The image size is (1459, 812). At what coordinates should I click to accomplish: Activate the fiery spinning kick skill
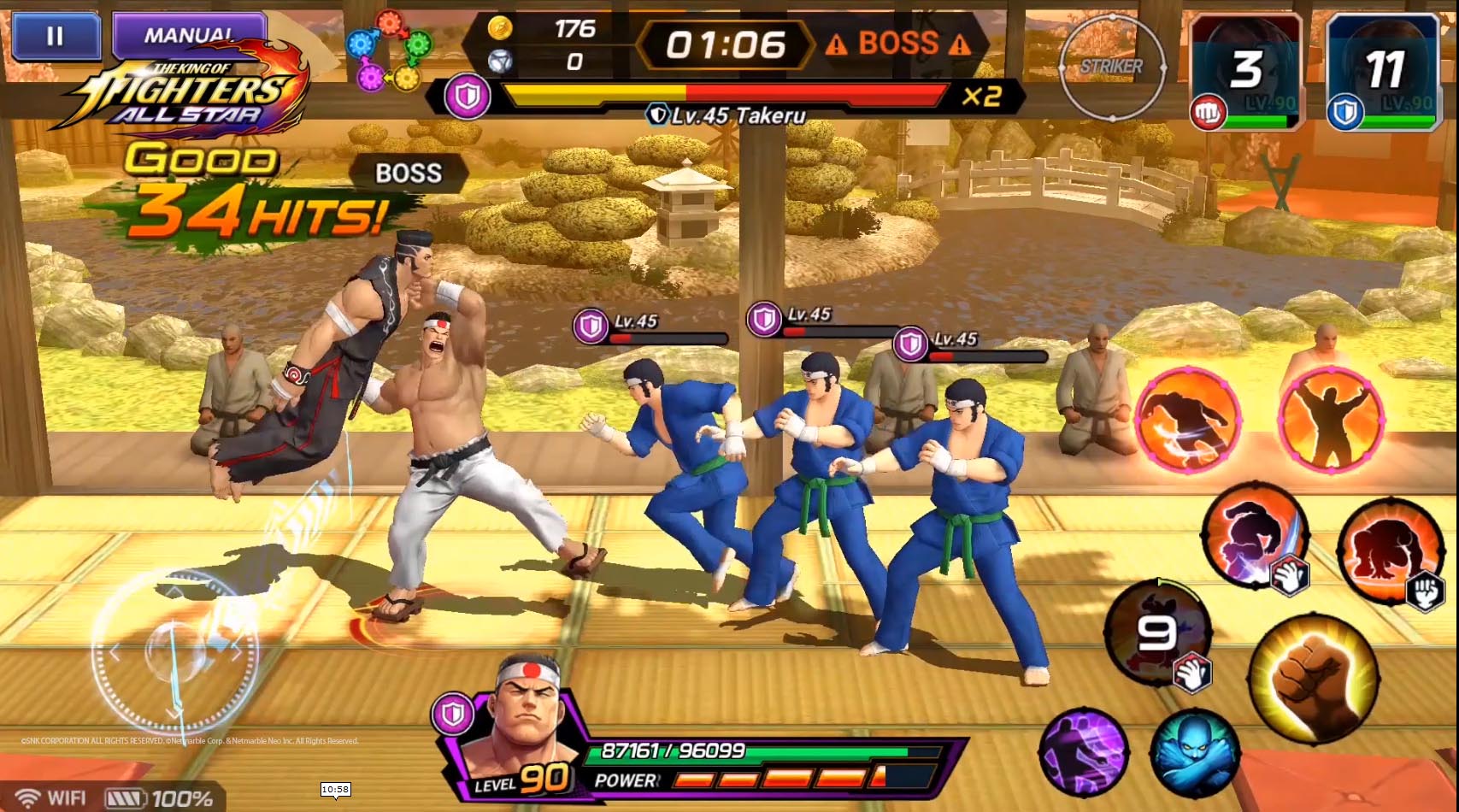coord(1188,420)
